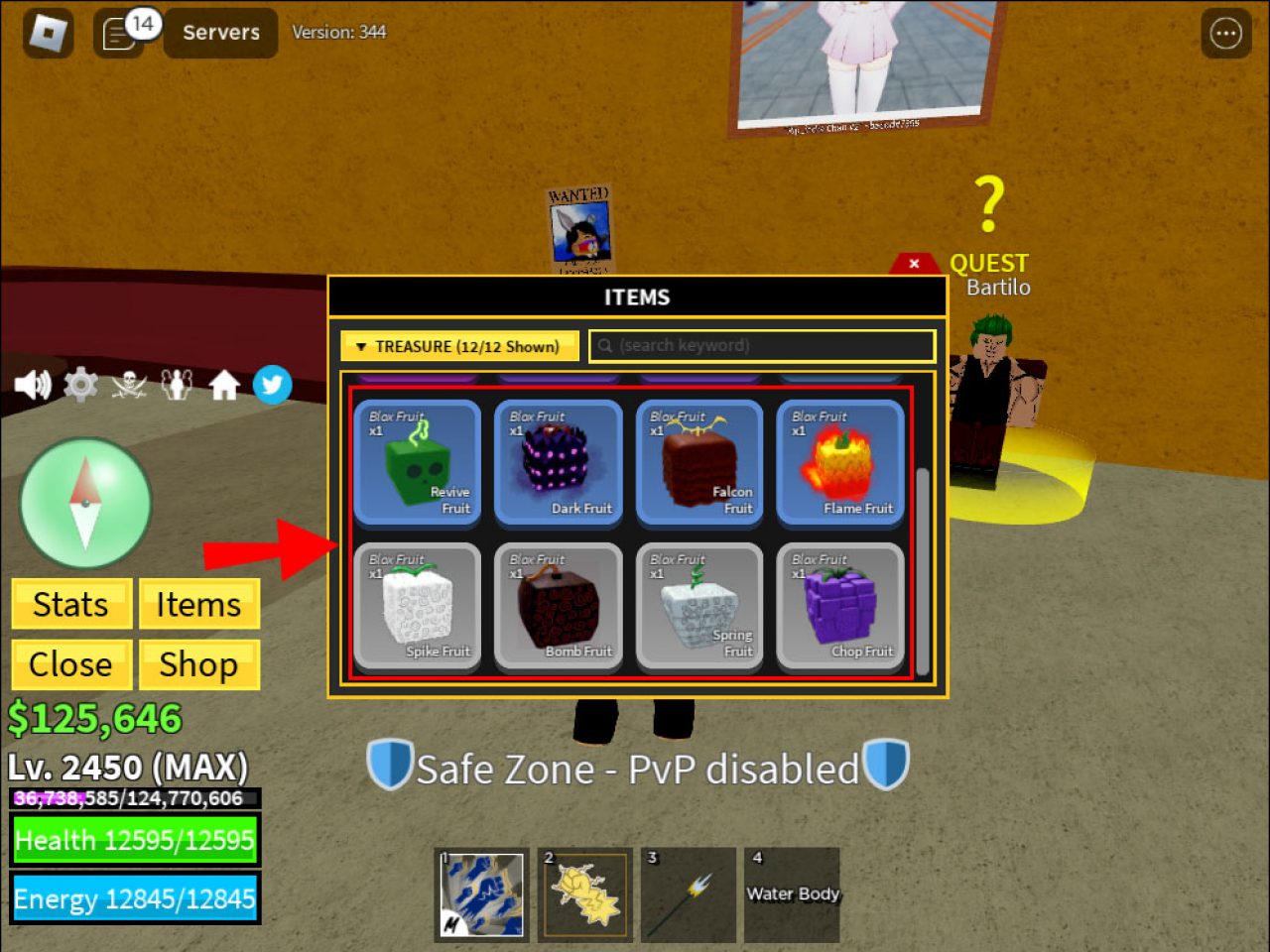
Task: Click the search keyword field
Action: click(x=762, y=345)
